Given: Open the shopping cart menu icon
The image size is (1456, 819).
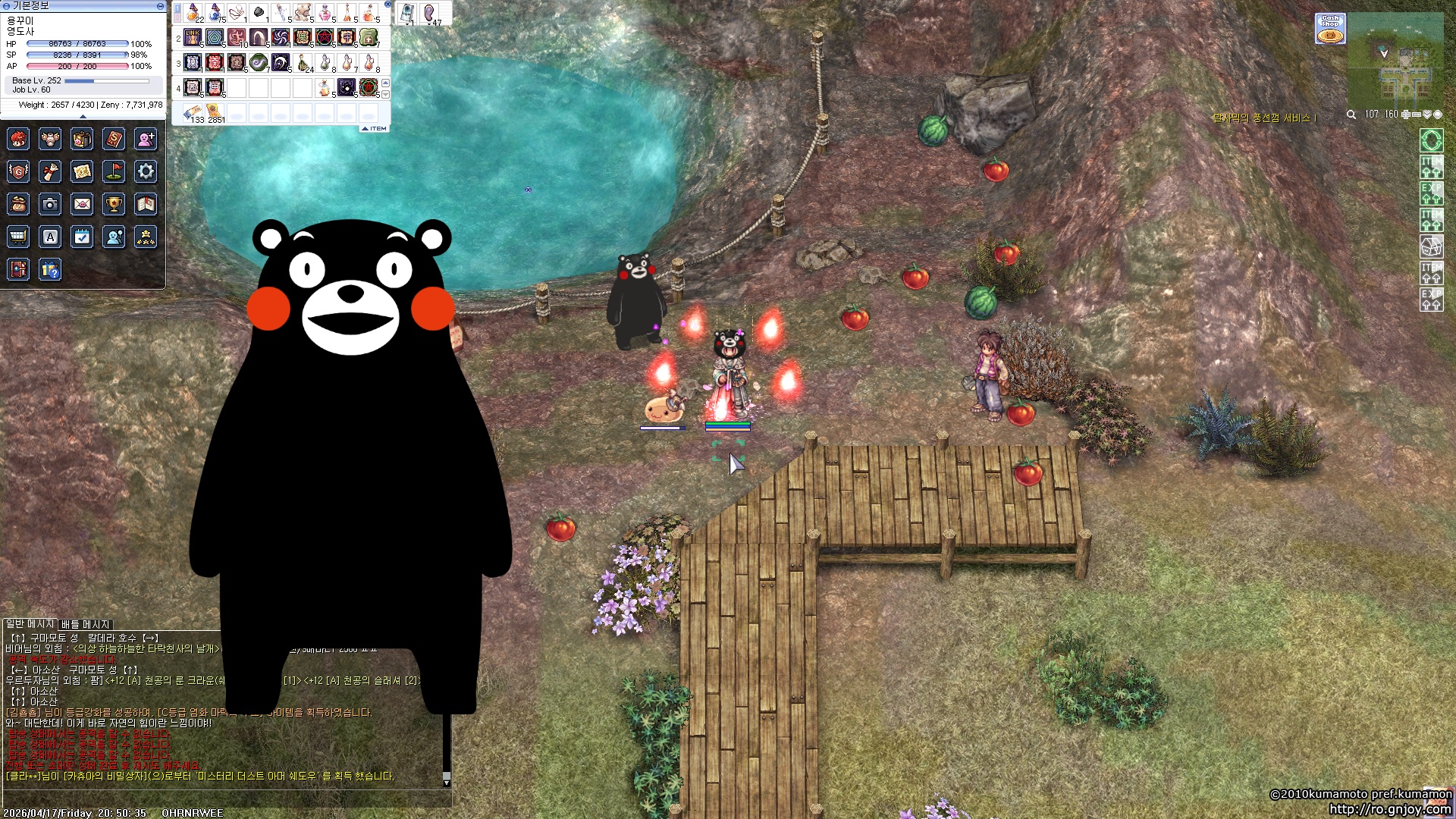Looking at the screenshot, I should [18, 237].
